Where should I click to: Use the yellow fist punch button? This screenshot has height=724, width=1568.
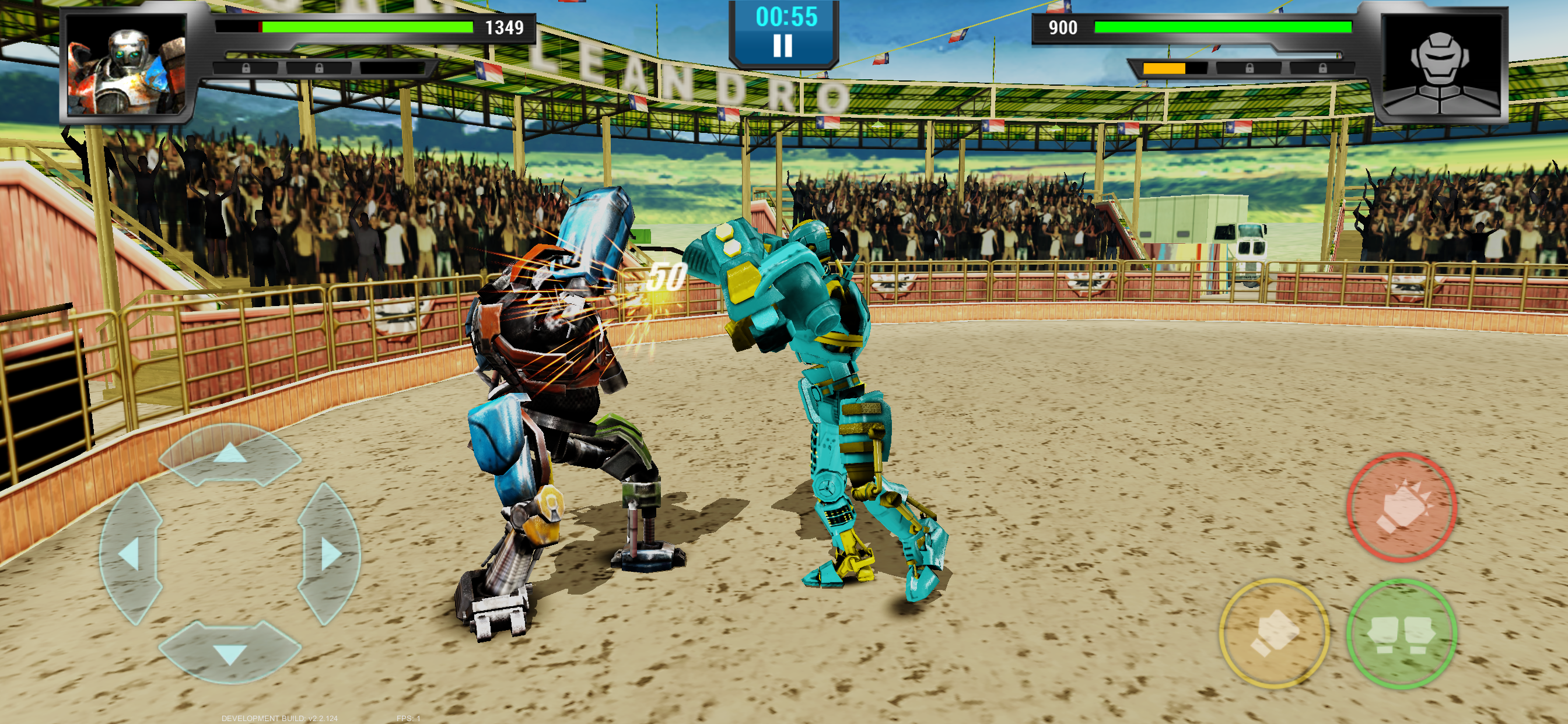coord(1274,634)
